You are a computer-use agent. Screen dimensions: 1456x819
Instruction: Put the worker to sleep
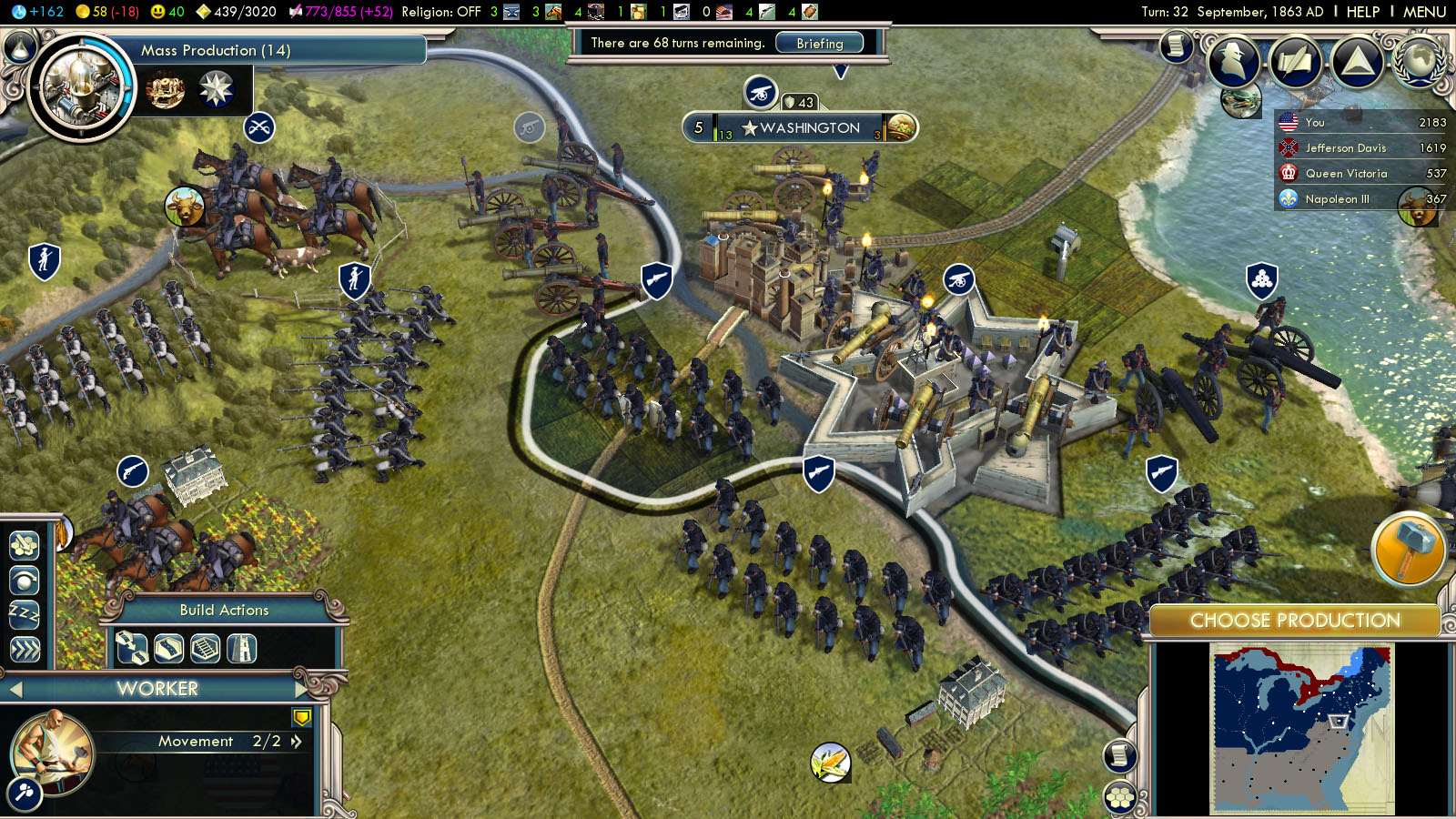(25, 614)
